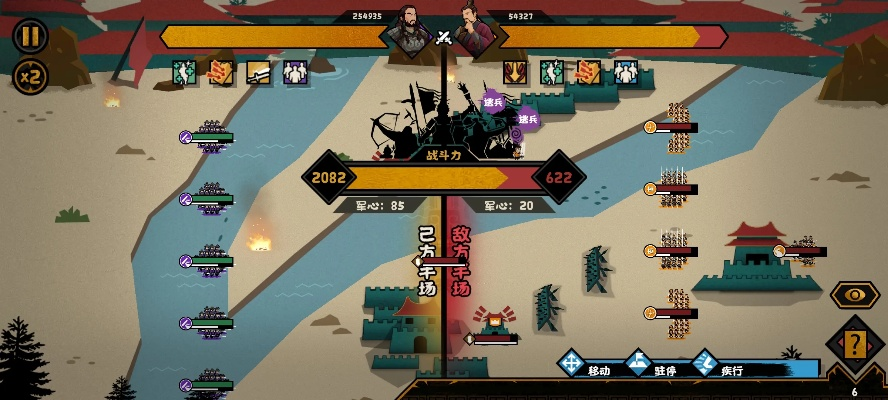This screenshot has width=888, height=400.
Task: Inspect the red demon-mask skill icon
Action: point(516,72)
